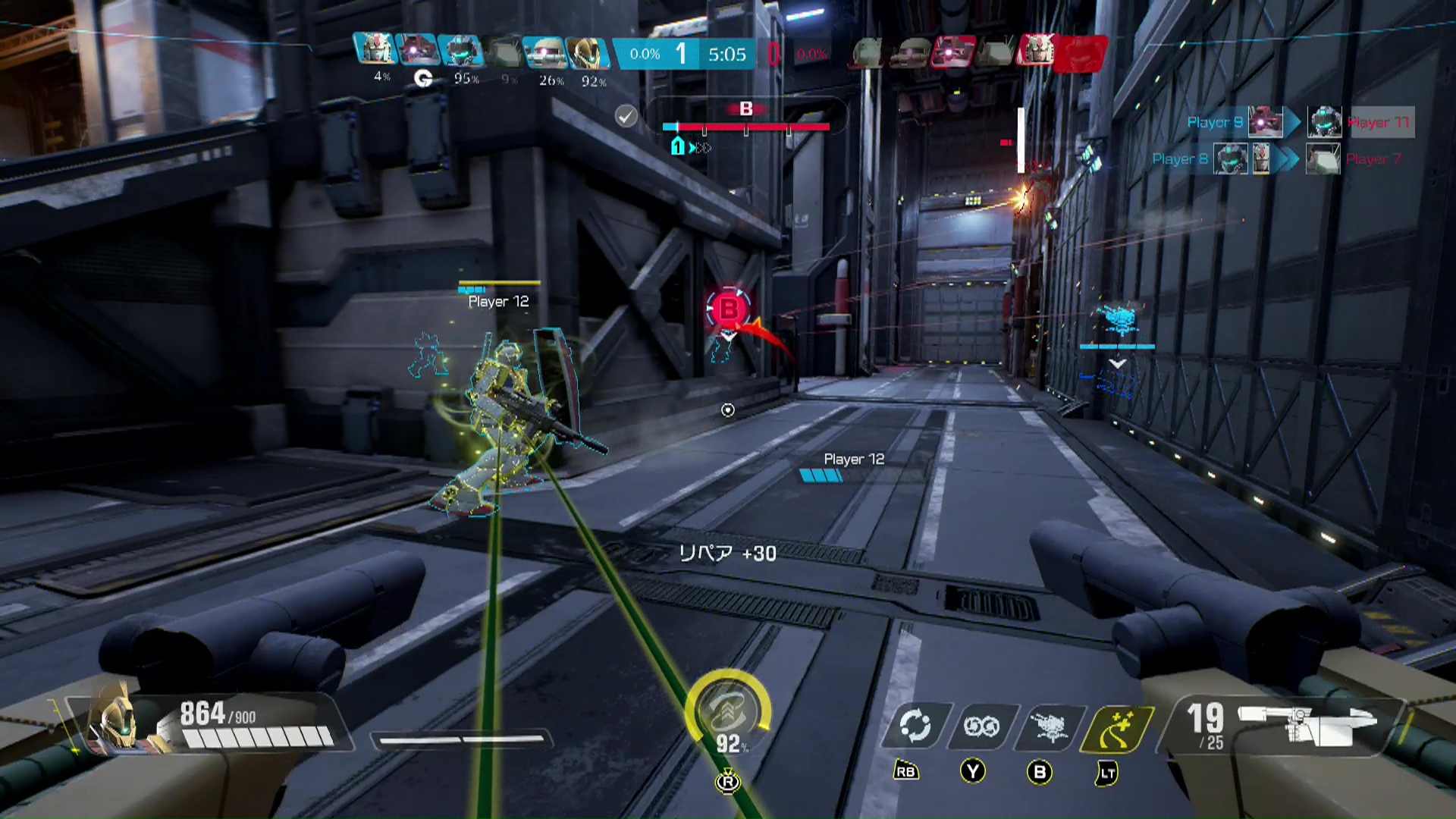Pick the gold teammate portrait showing 92%
This screenshot has width=1456, height=819.
pos(588,52)
